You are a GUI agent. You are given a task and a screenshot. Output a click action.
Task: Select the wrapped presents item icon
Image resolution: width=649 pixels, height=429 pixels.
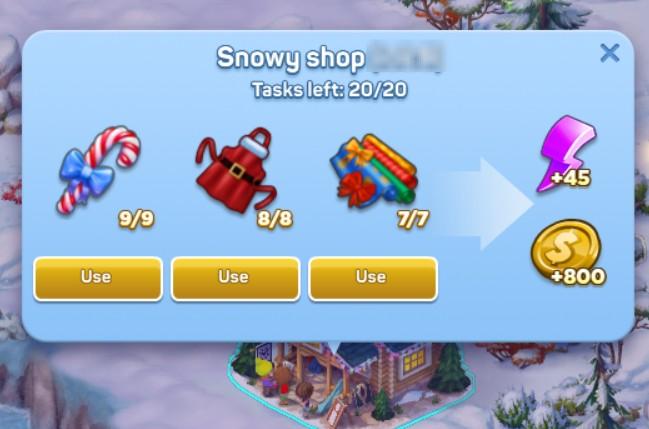[x=370, y=170]
